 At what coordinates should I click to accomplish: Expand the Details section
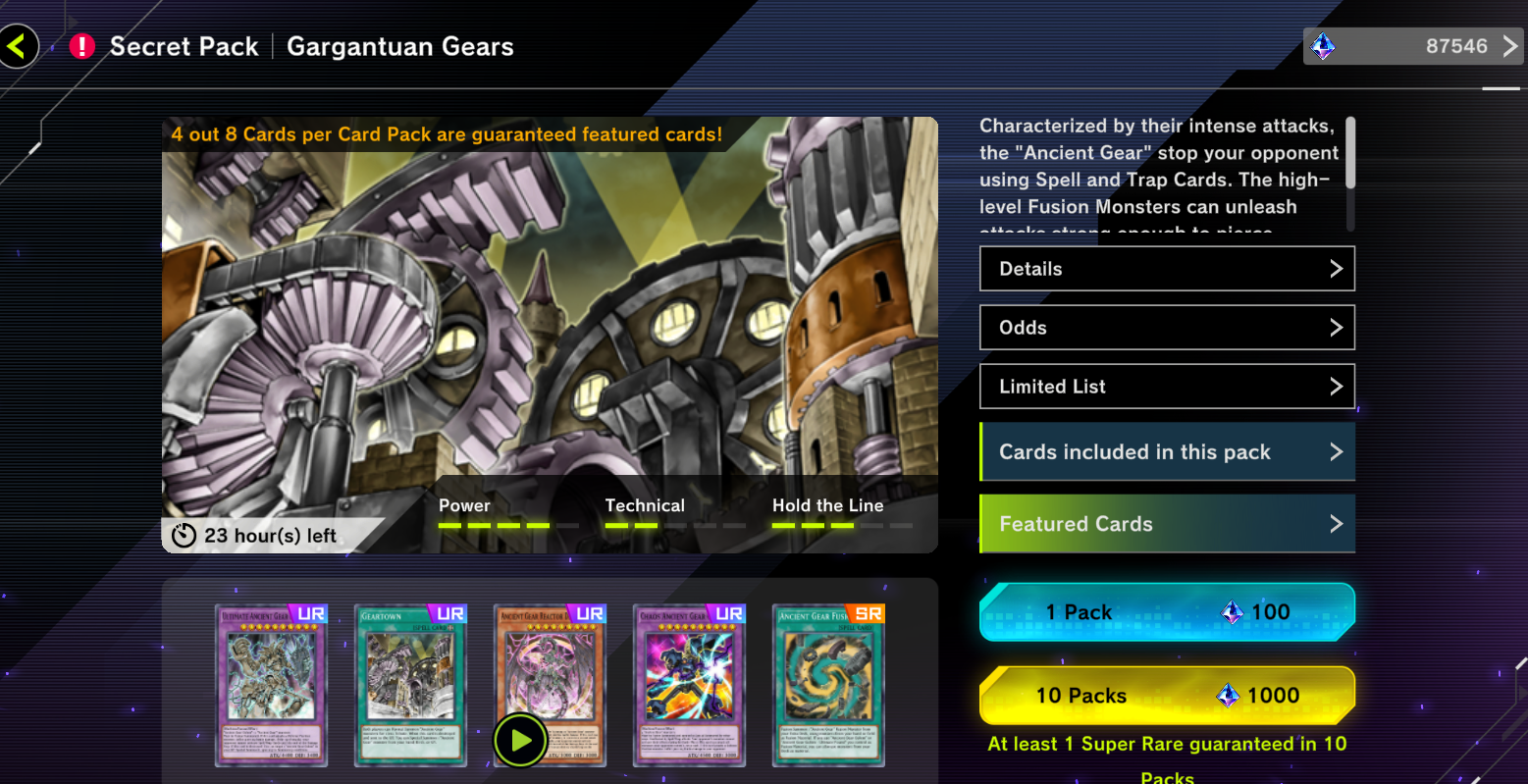tap(1166, 268)
